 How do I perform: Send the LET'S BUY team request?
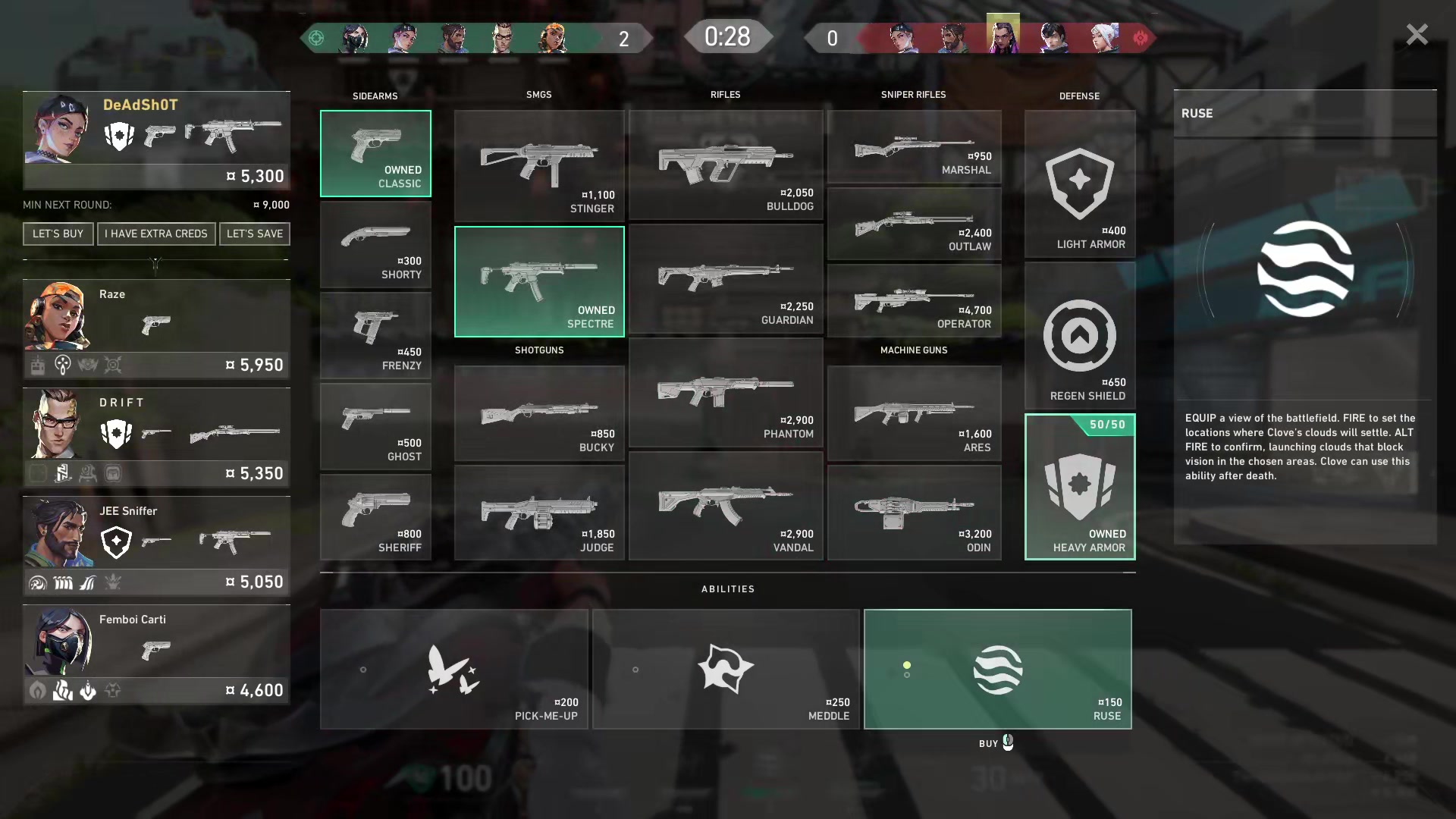click(58, 234)
